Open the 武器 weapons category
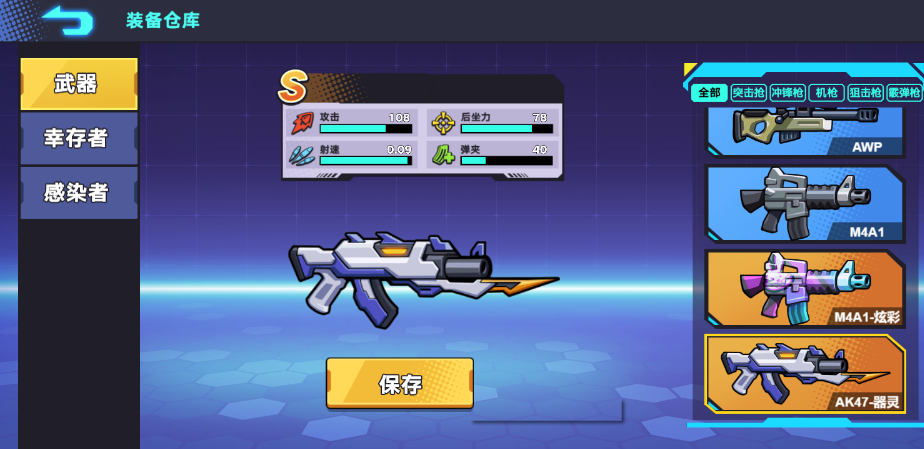Viewport: 924px width, 449px height. (x=78, y=84)
